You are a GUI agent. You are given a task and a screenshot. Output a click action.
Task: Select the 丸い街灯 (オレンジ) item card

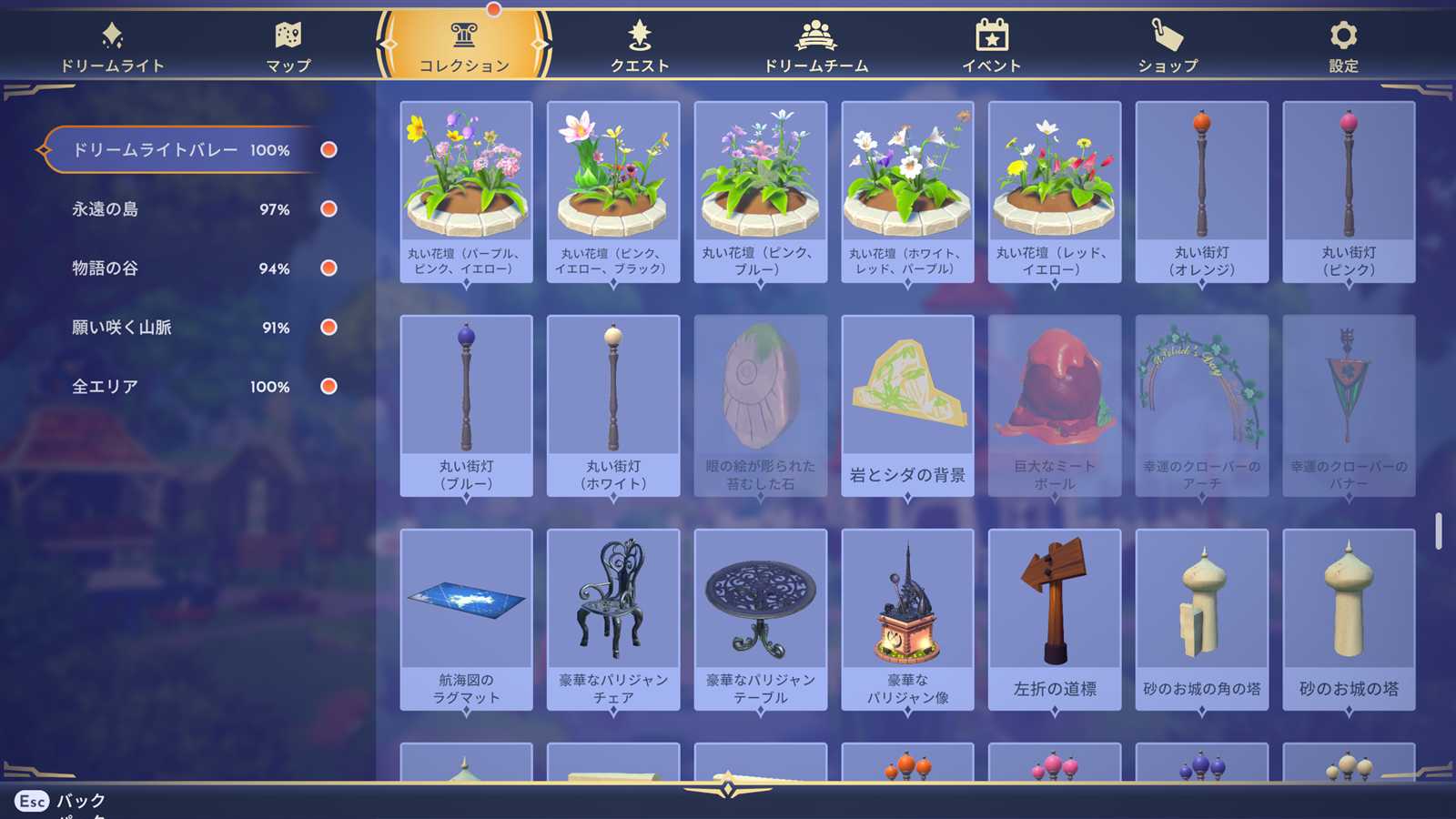click(x=1201, y=192)
